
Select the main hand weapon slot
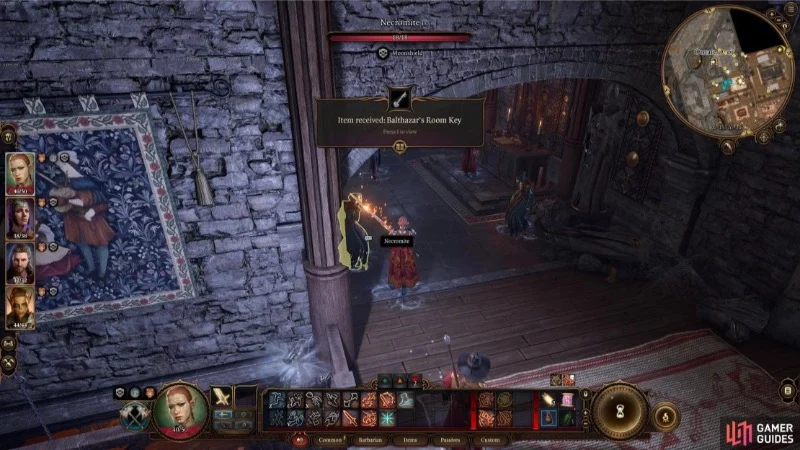point(222,397)
